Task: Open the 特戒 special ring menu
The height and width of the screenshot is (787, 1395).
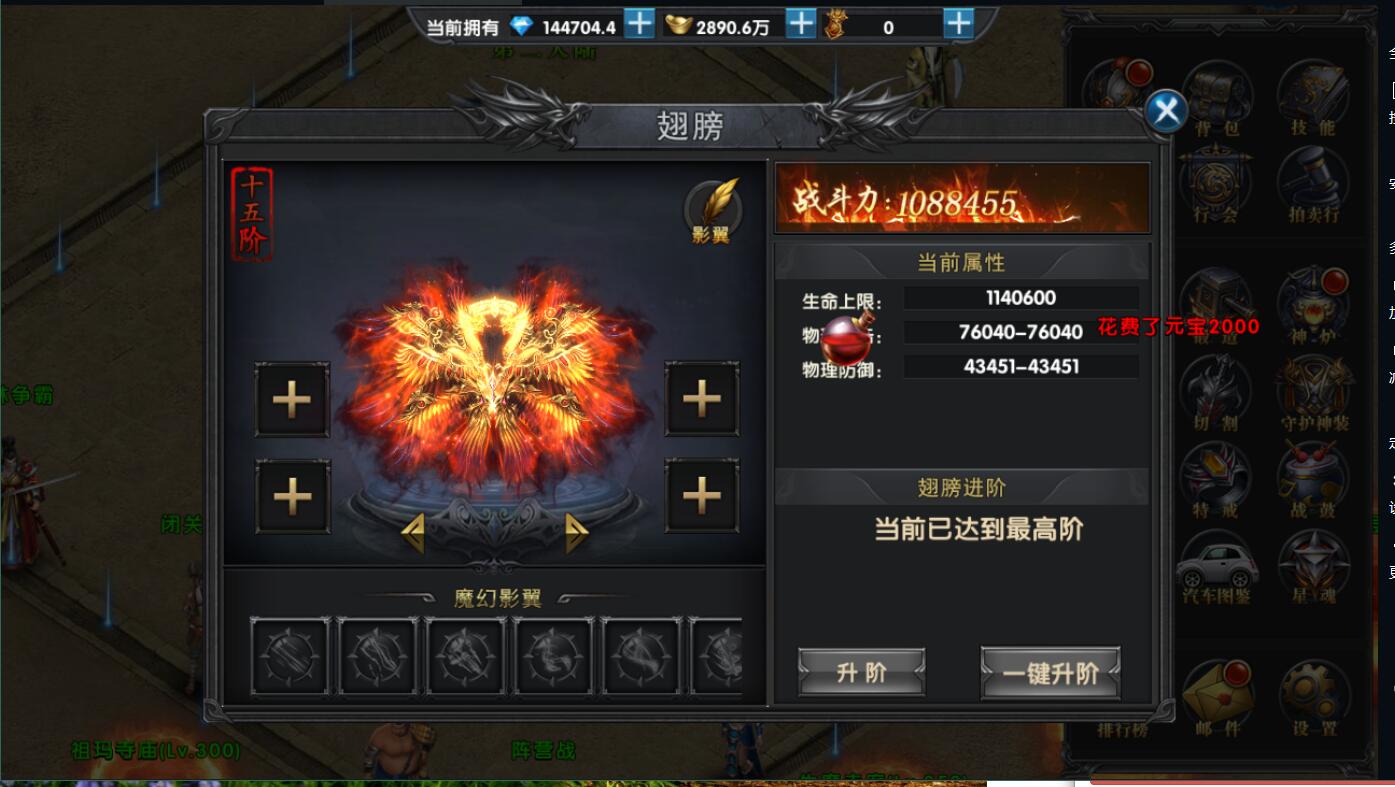Action: click(1217, 480)
